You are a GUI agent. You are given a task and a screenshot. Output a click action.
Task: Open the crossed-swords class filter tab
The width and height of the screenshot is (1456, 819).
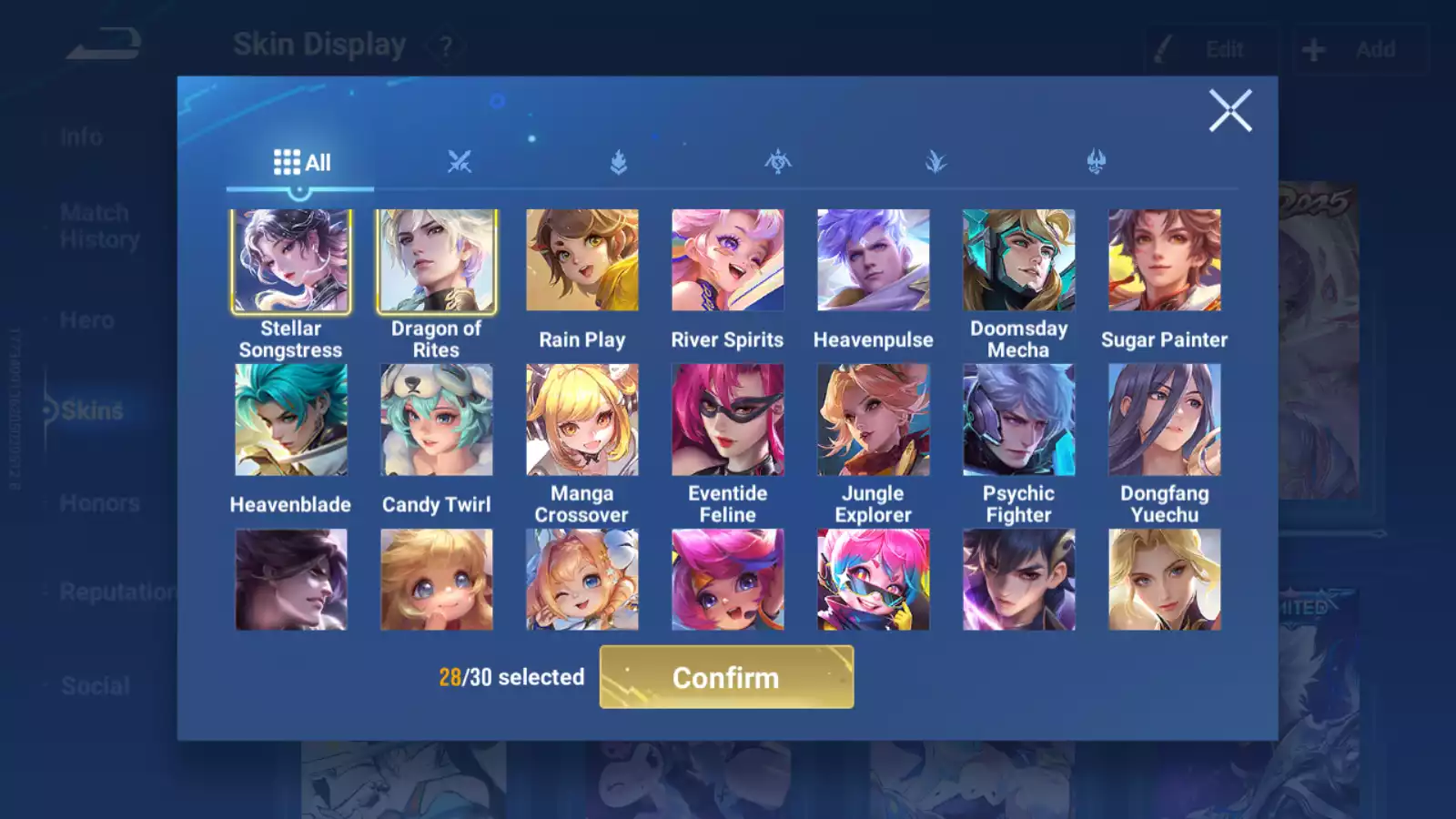[460, 163]
